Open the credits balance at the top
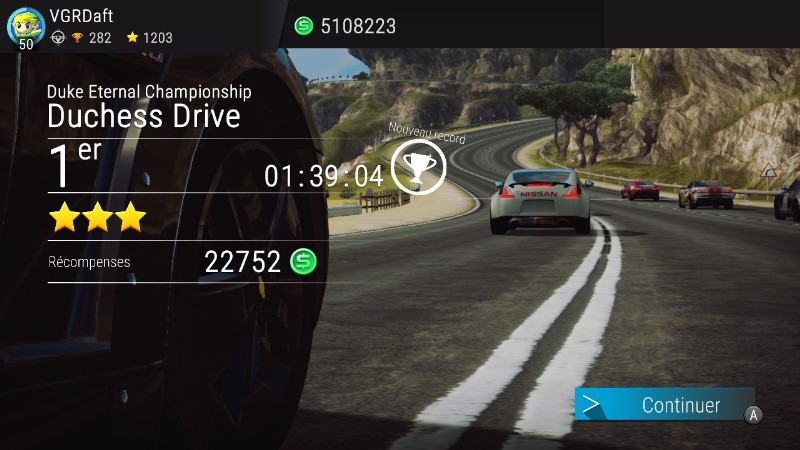 345,26
